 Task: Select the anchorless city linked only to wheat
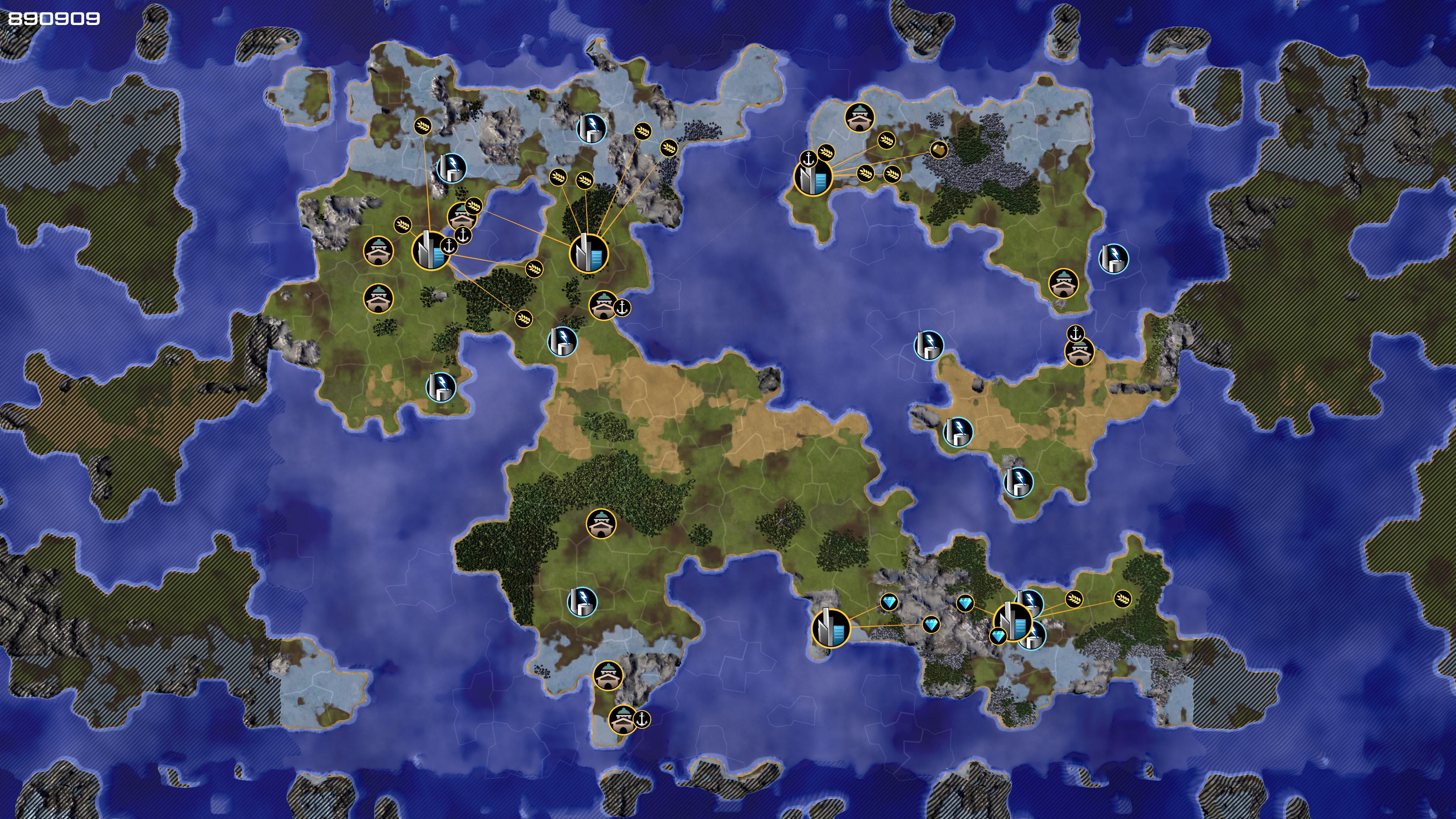pos(588,253)
